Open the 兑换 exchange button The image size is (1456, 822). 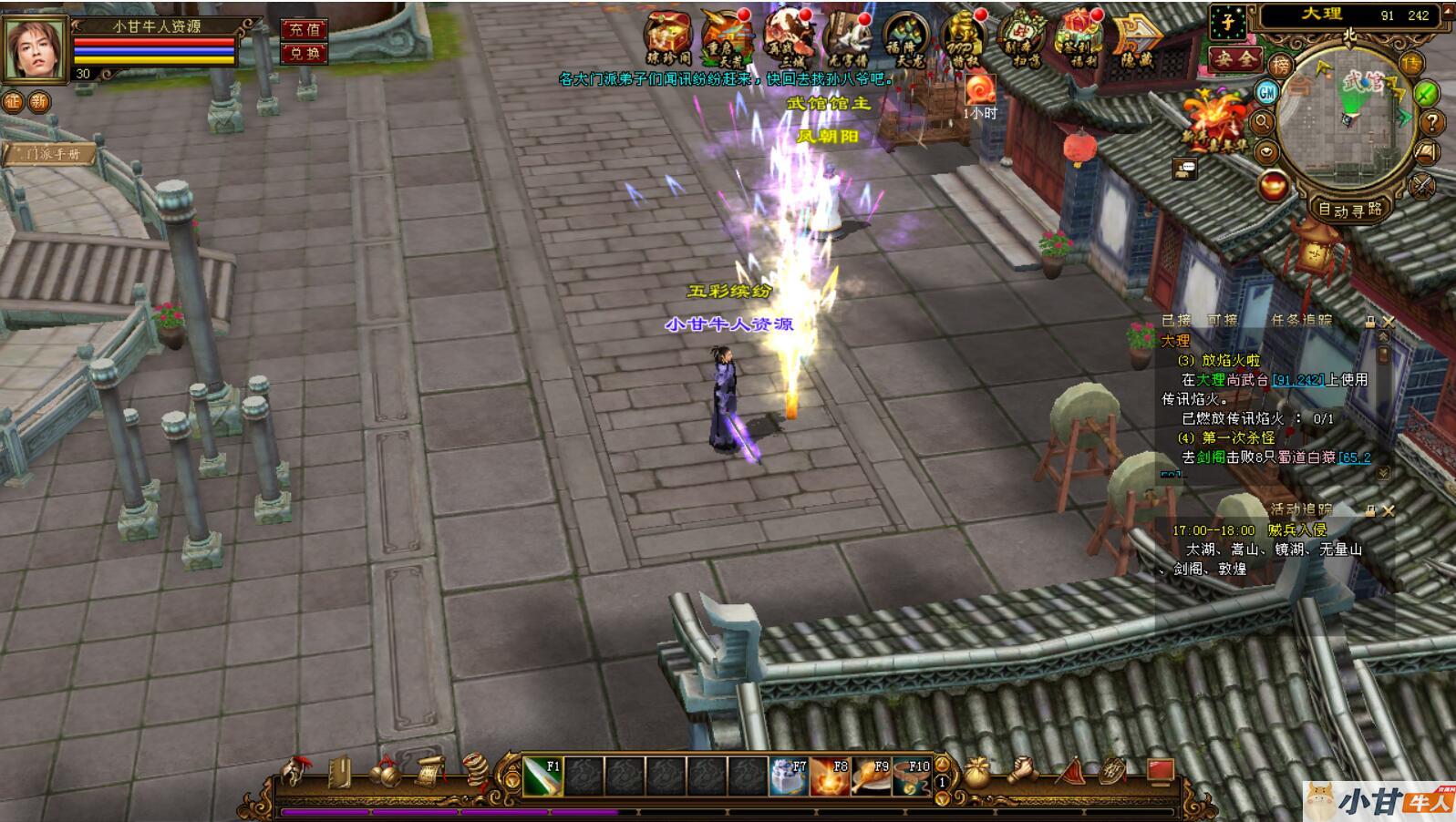tap(304, 54)
